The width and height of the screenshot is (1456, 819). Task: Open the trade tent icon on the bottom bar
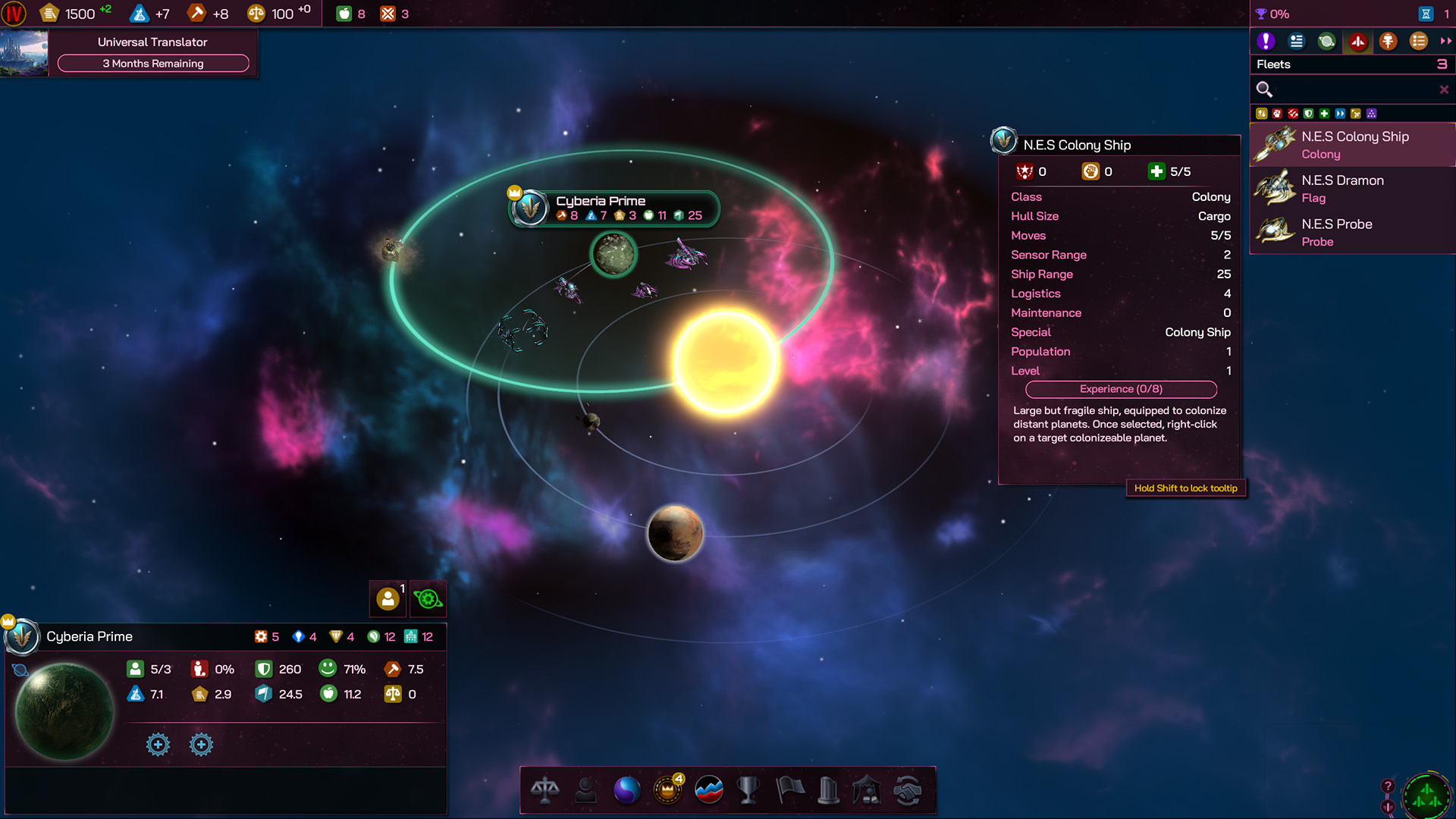coord(868,790)
